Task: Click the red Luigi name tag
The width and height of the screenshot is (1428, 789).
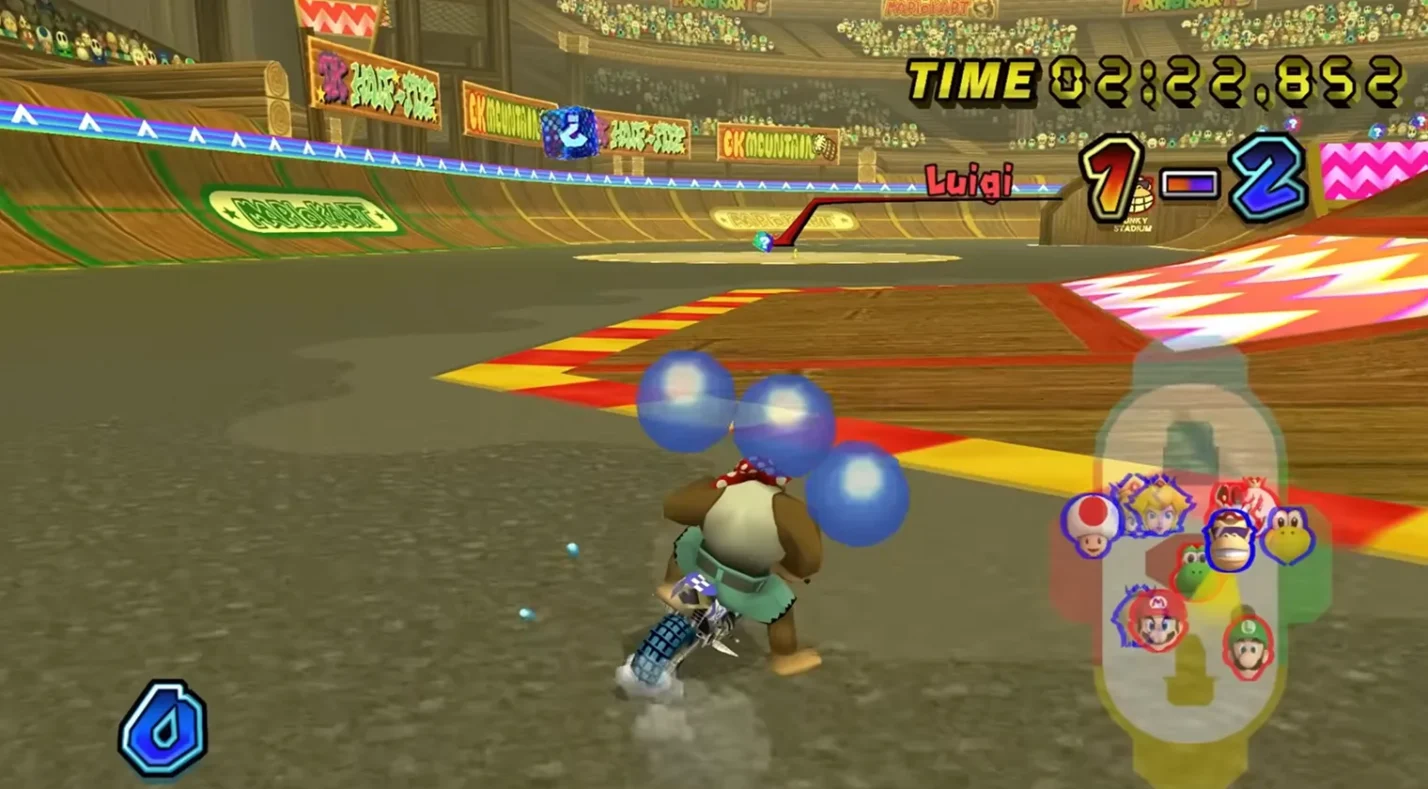Action: (x=968, y=182)
